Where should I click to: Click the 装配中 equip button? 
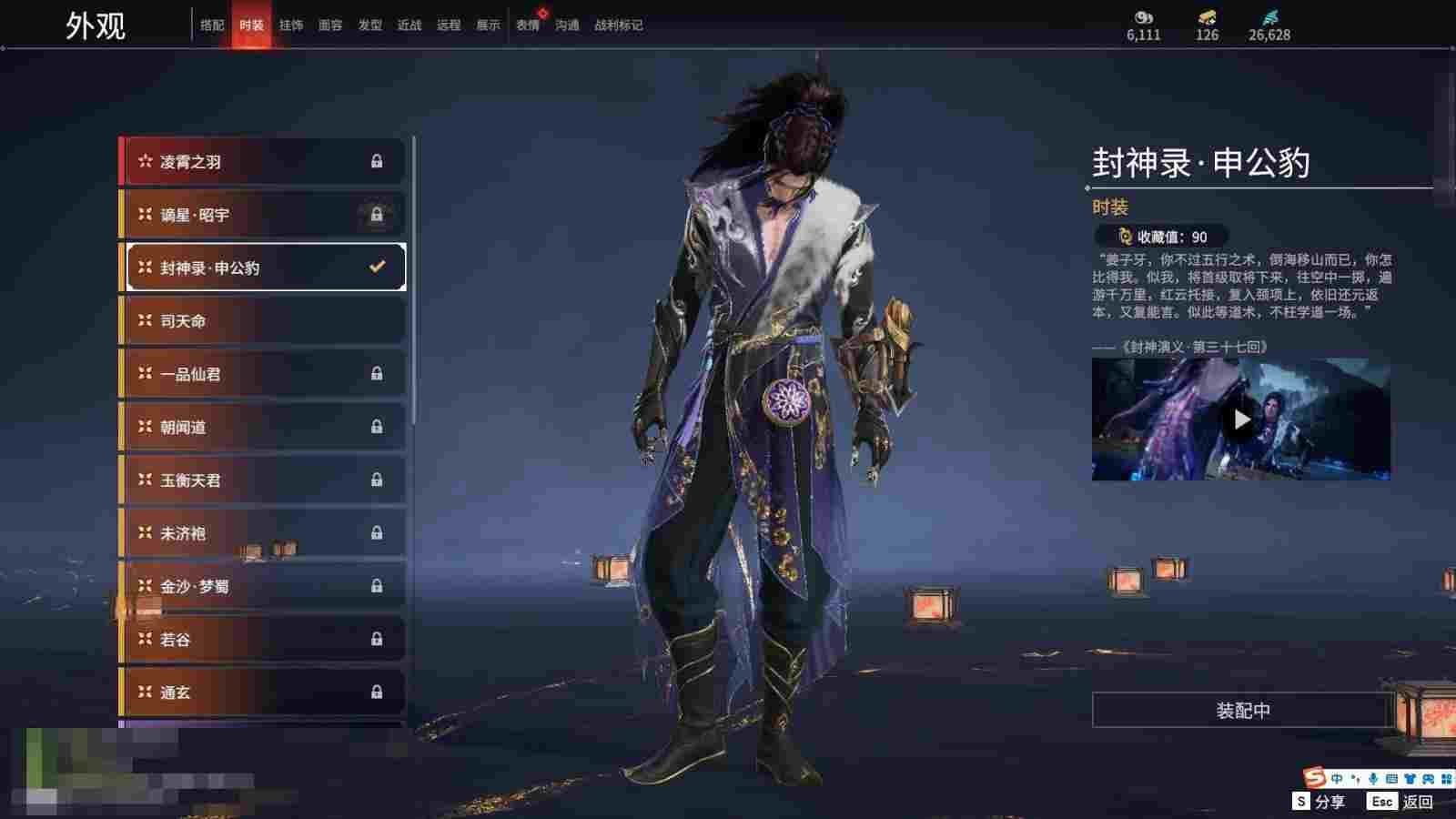(x=1243, y=711)
